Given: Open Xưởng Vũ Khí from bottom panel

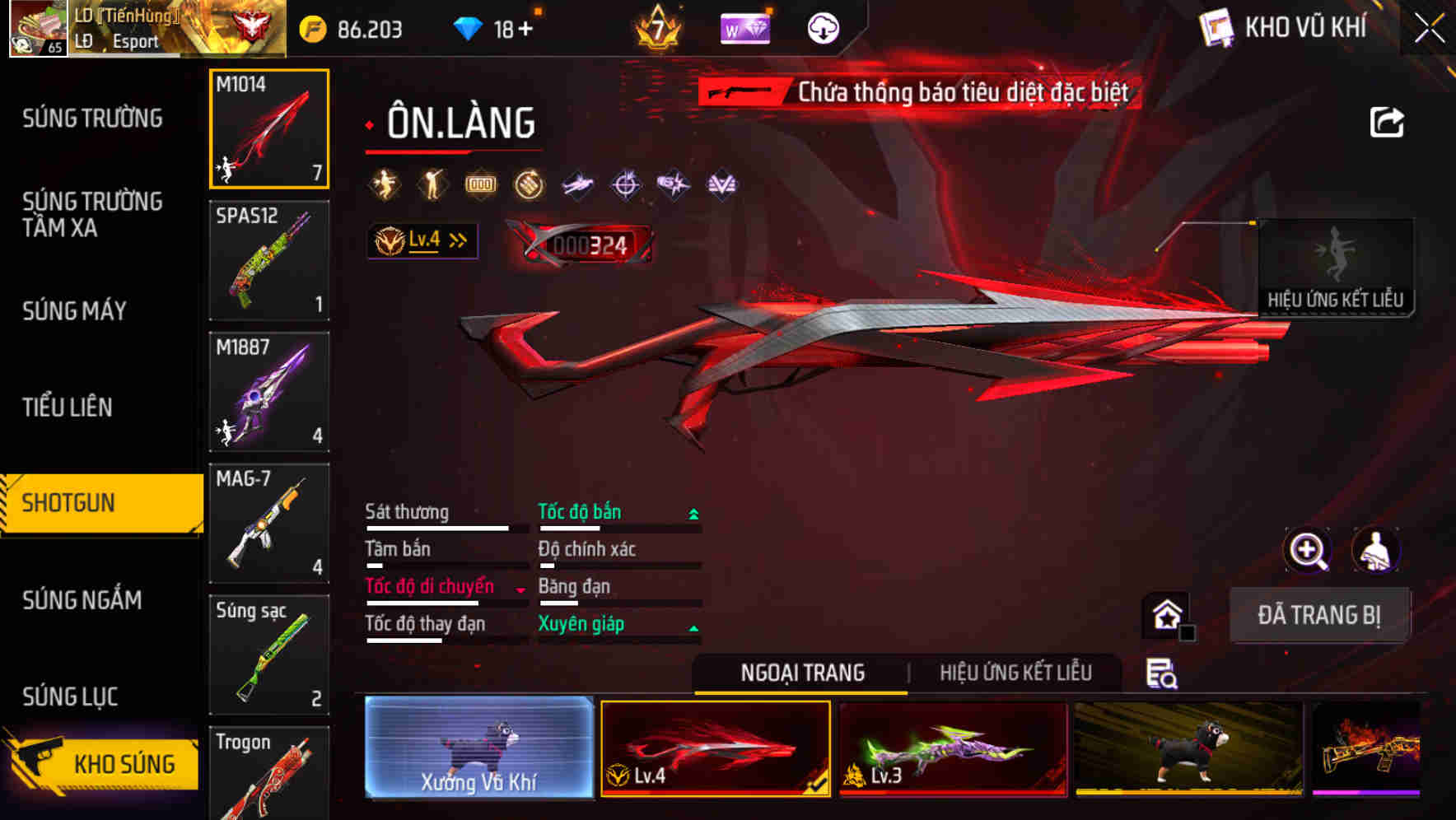Looking at the screenshot, I should 478,749.
